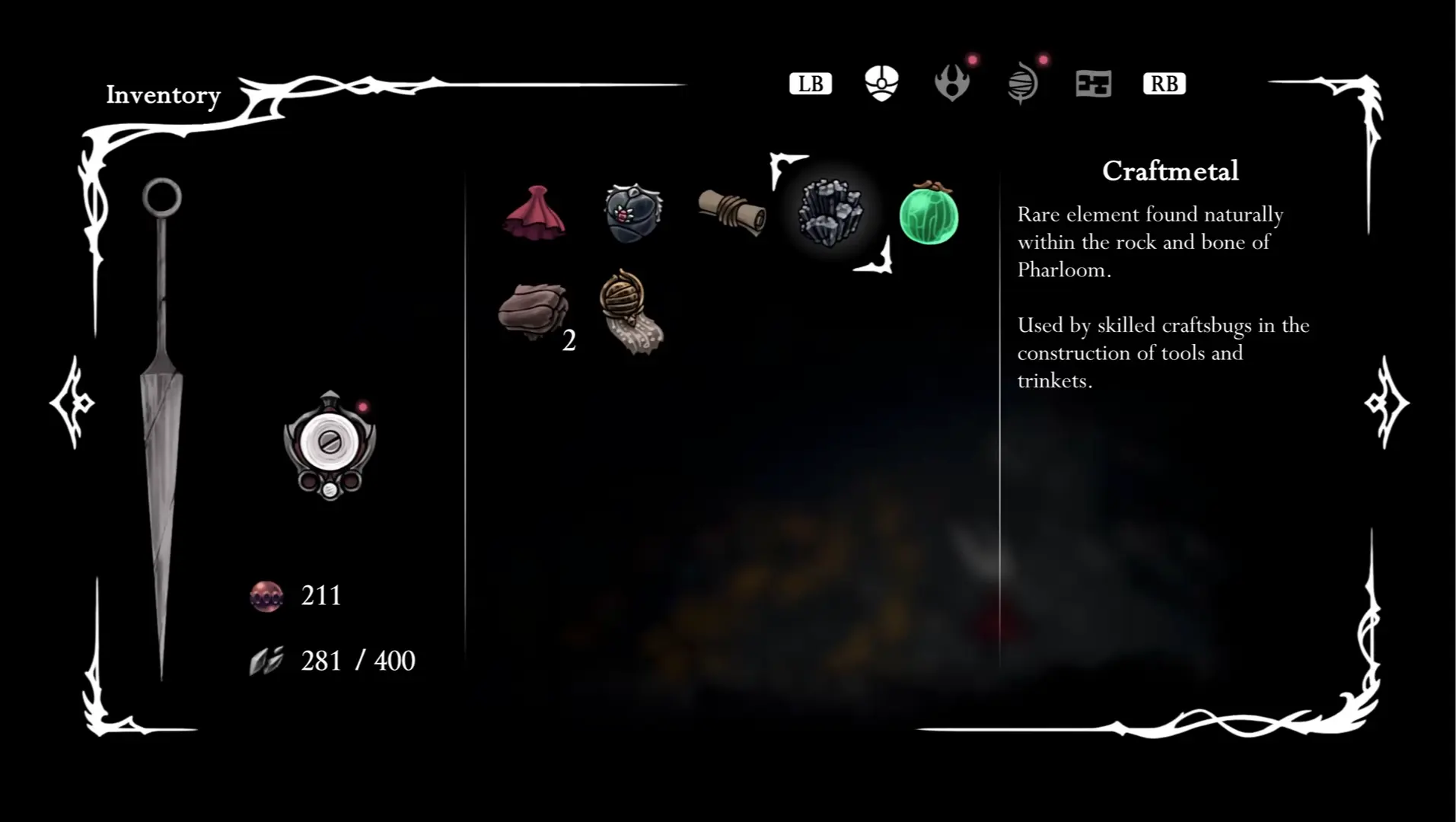The height and width of the screenshot is (822, 1456).
Task: Click the notification dot on the crest emblem
Action: click(x=364, y=408)
